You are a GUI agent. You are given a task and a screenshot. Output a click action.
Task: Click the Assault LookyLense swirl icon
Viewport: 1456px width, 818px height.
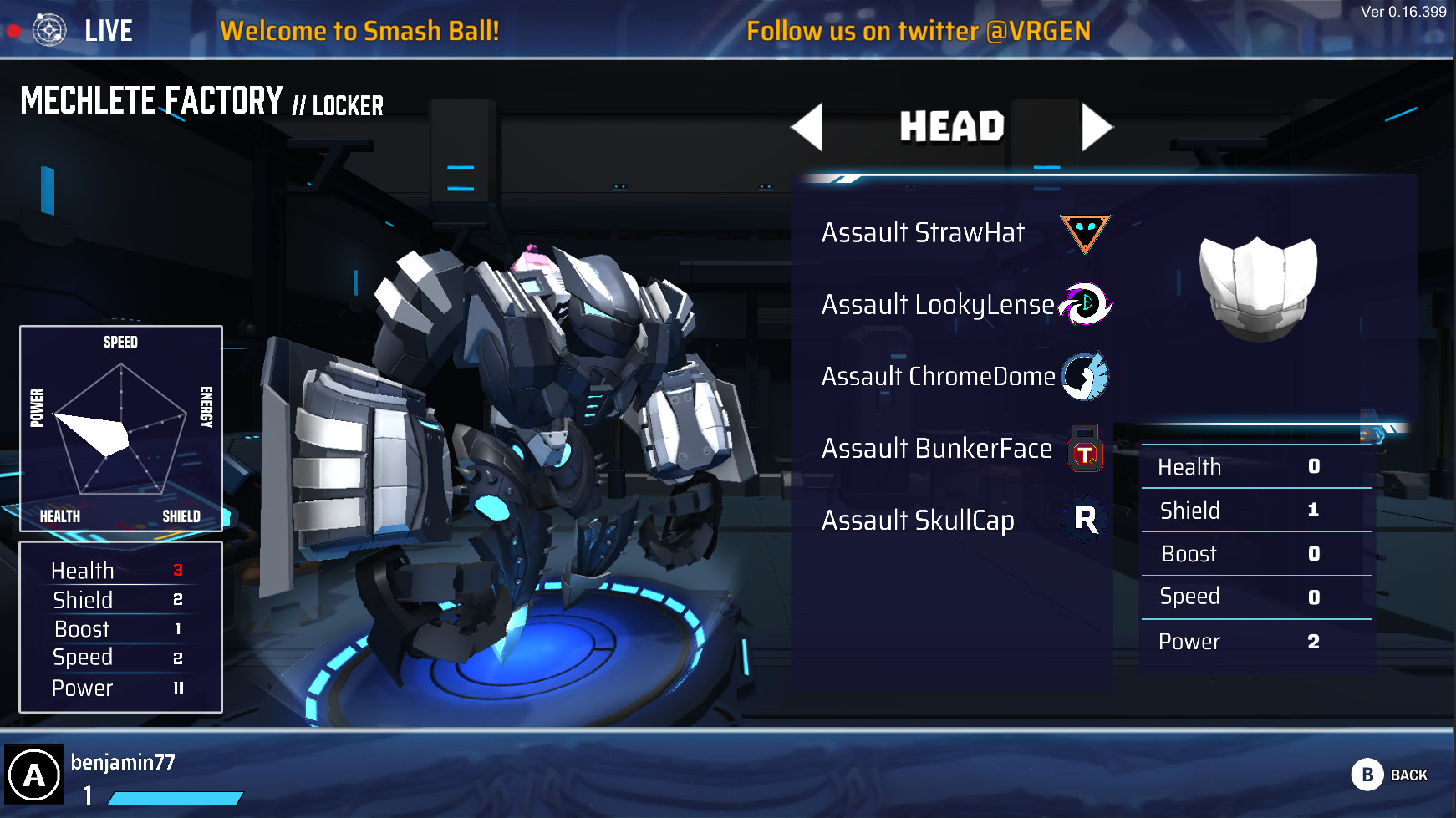click(x=1084, y=304)
